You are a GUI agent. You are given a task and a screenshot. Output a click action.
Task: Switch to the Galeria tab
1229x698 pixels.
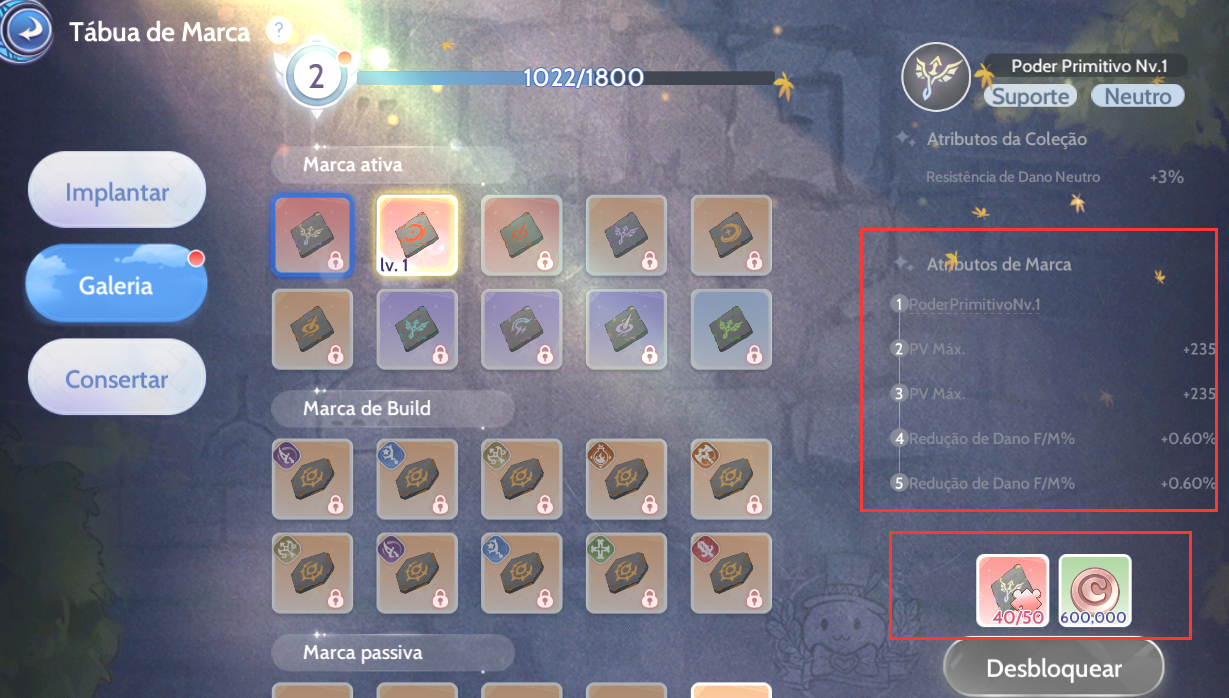tap(117, 285)
